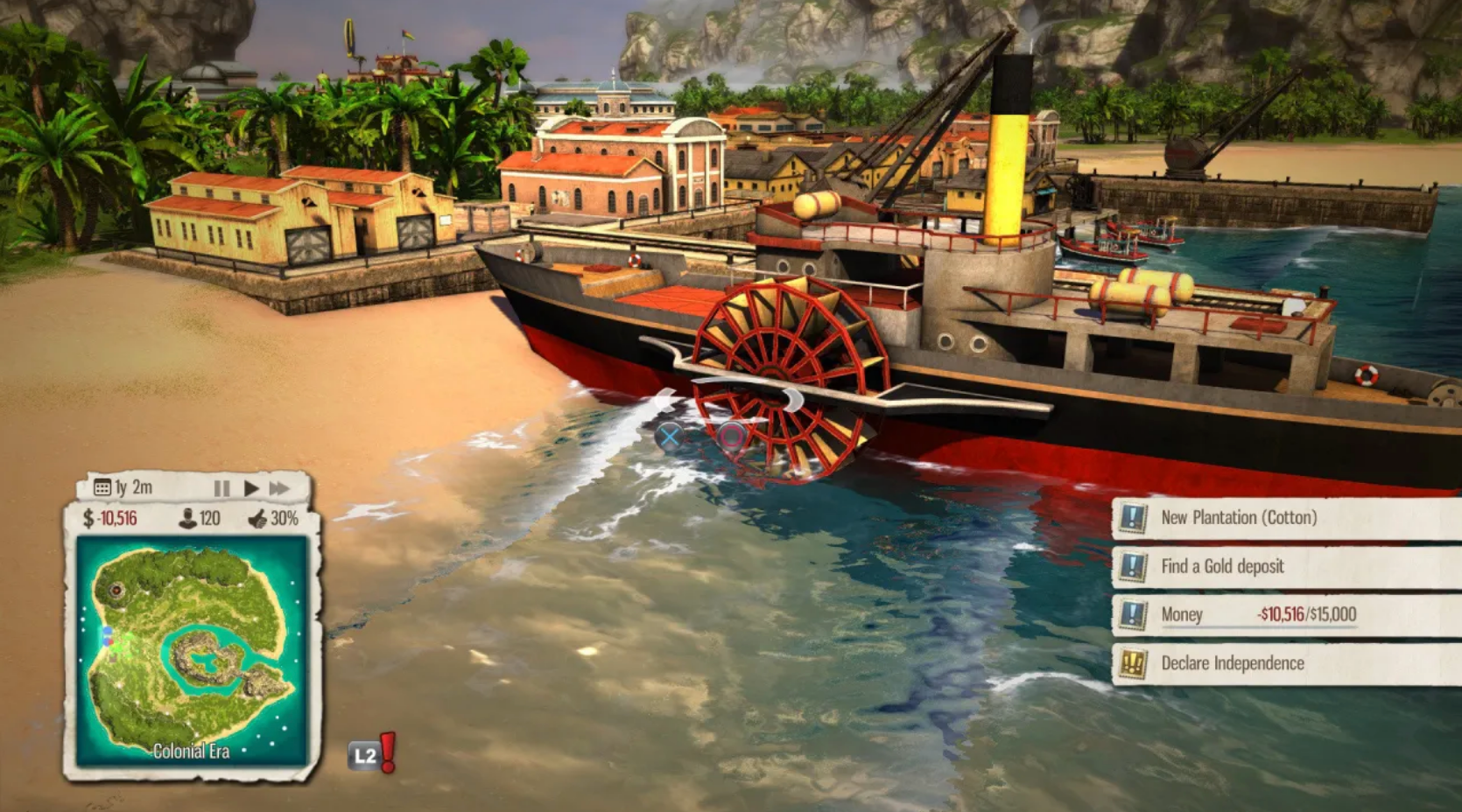Resume normal game speed with play
This screenshot has height=812, width=1462.
tap(252, 487)
